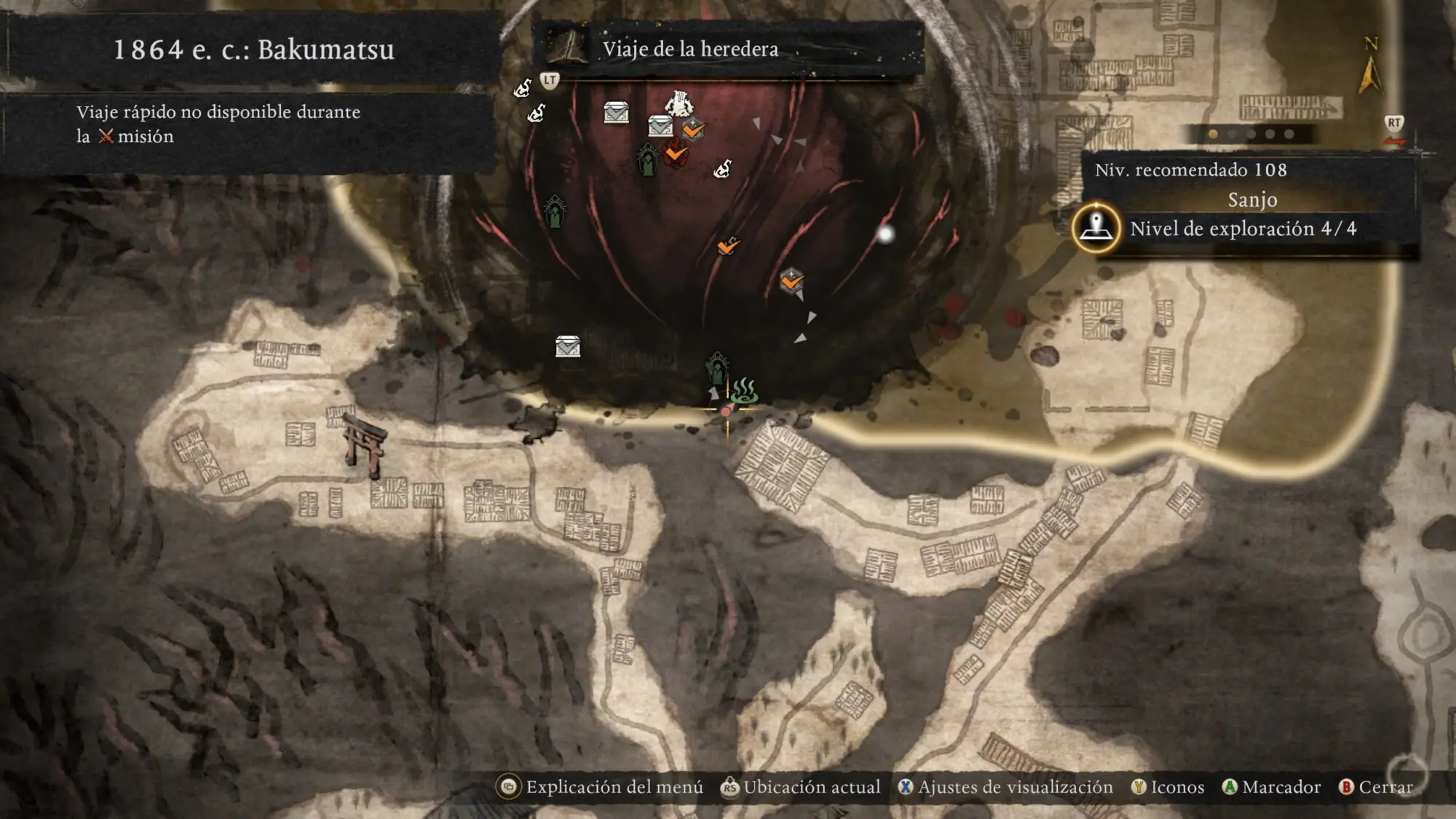This screenshot has width=1456, height=819.
Task: Close the map with Cerrar
Action: pyautogui.click(x=1376, y=787)
